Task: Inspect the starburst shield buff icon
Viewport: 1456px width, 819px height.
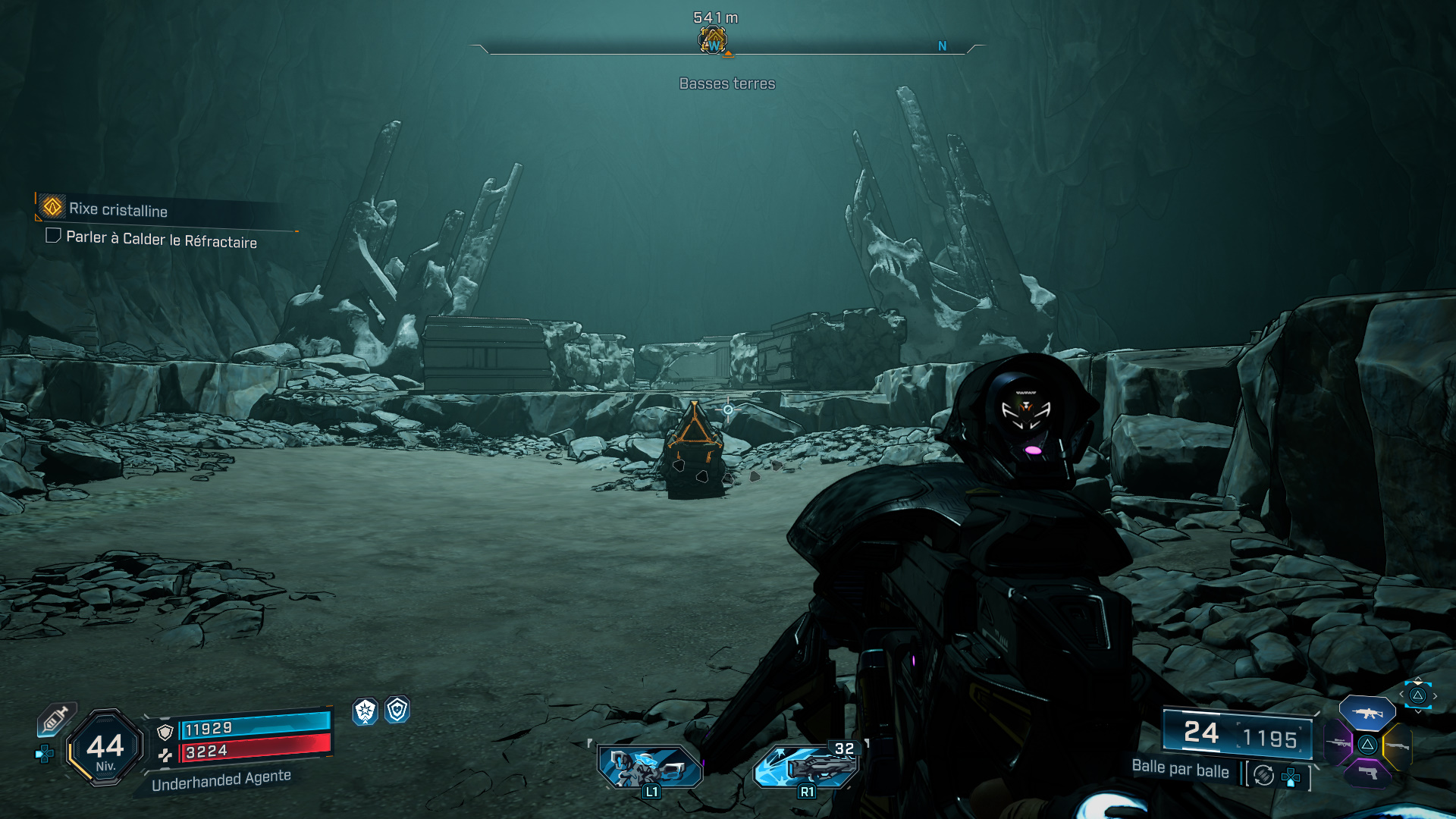Action: coord(366,711)
